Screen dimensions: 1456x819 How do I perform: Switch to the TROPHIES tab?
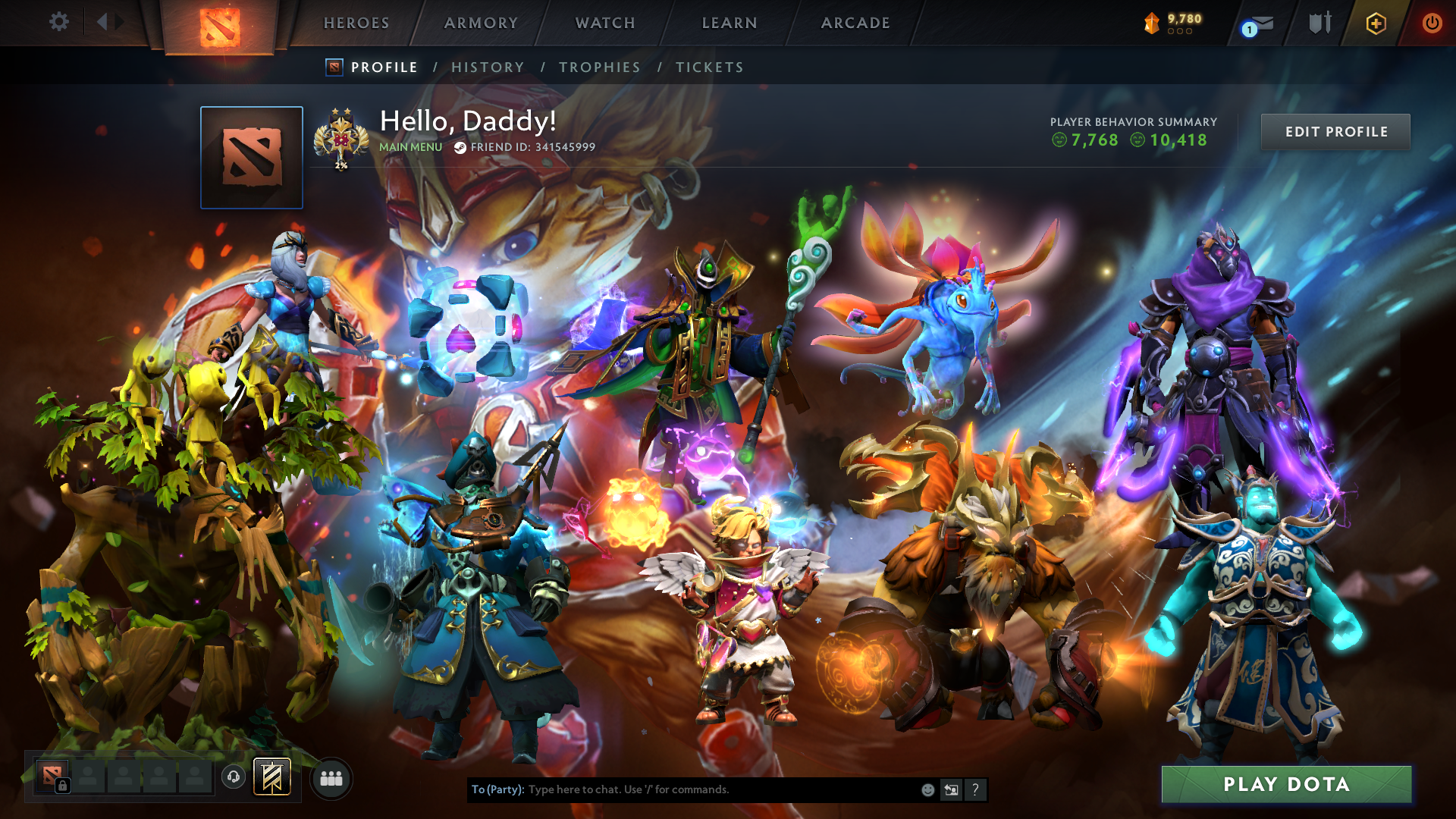[599, 67]
